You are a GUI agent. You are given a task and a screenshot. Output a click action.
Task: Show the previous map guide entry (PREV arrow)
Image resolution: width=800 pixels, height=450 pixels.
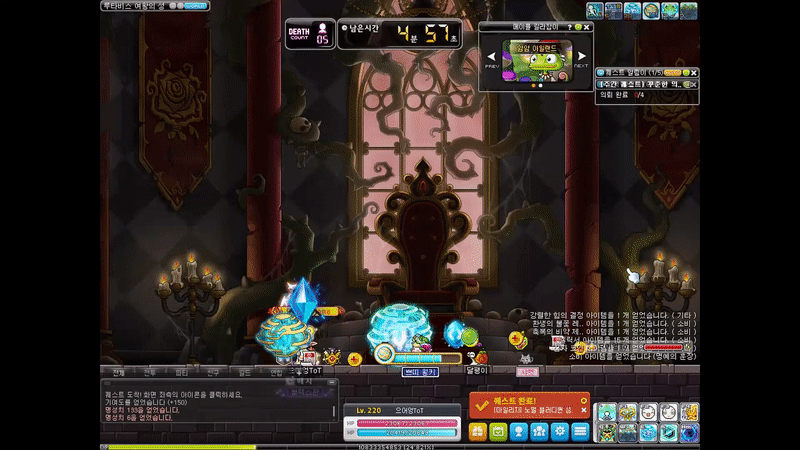click(493, 56)
